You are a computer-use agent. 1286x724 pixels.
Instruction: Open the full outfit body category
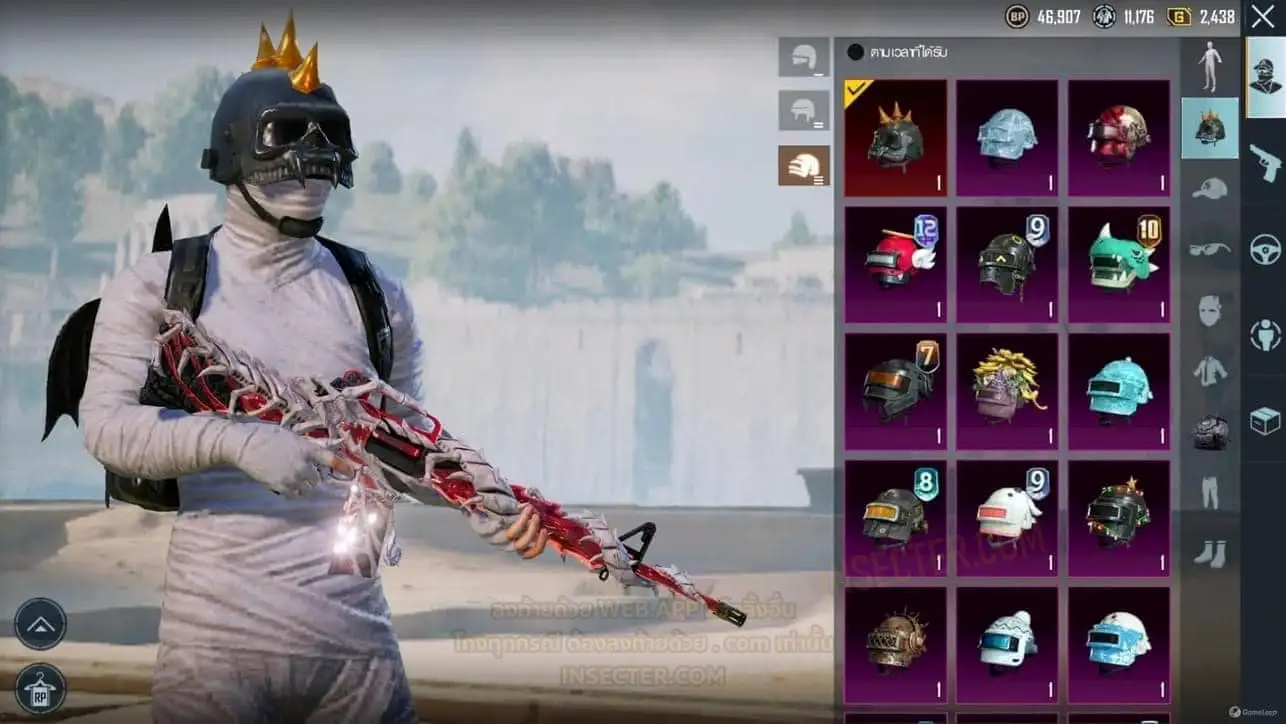pyautogui.click(x=1210, y=67)
